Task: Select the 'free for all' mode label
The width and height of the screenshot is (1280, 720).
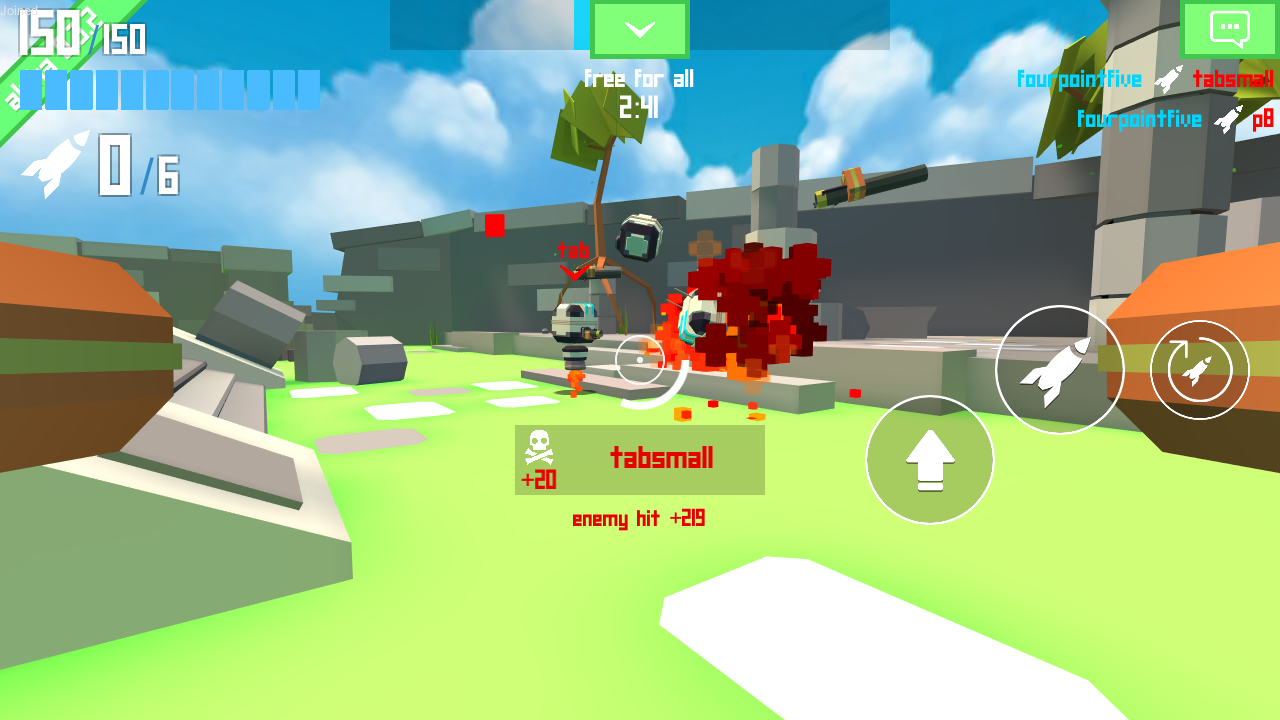Action: coord(640,79)
